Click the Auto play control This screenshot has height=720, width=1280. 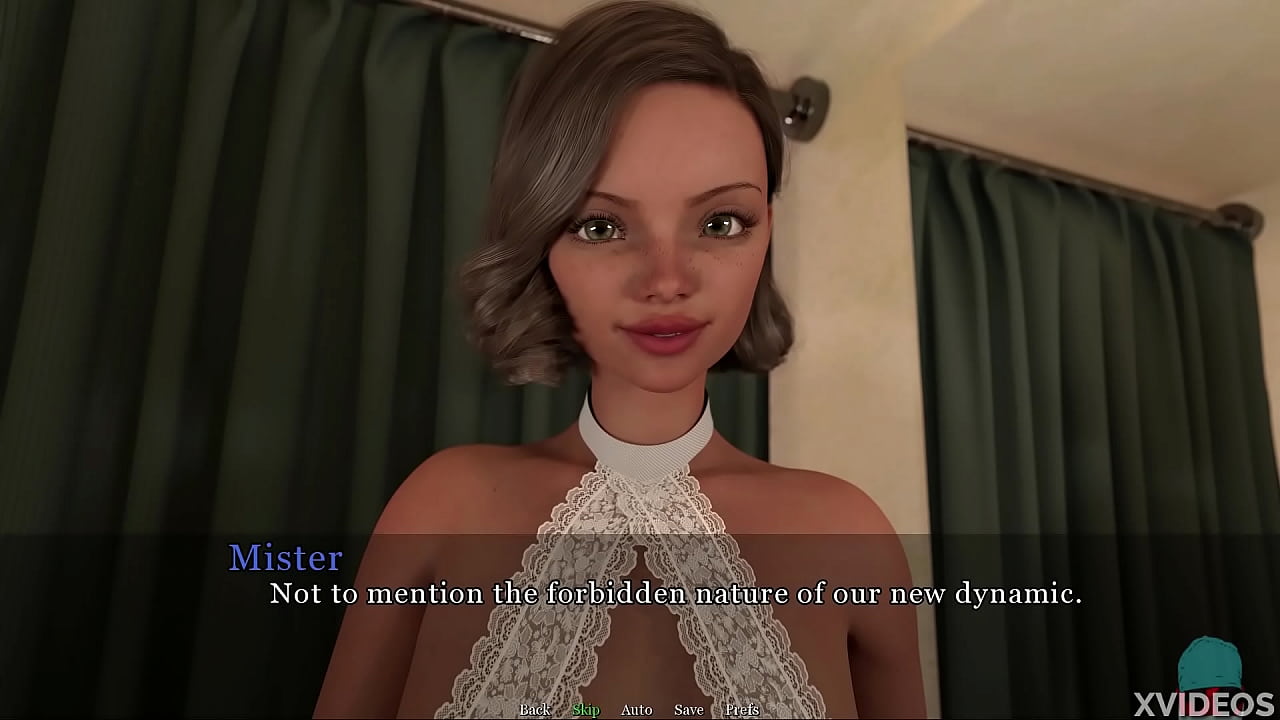pyautogui.click(x=636, y=709)
